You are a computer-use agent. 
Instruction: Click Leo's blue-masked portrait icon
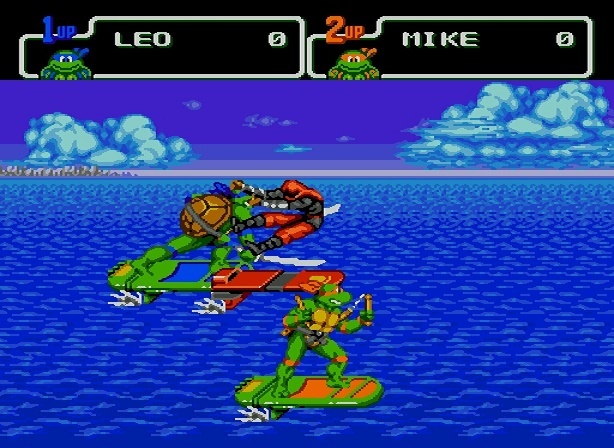click(x=65, y=63)
